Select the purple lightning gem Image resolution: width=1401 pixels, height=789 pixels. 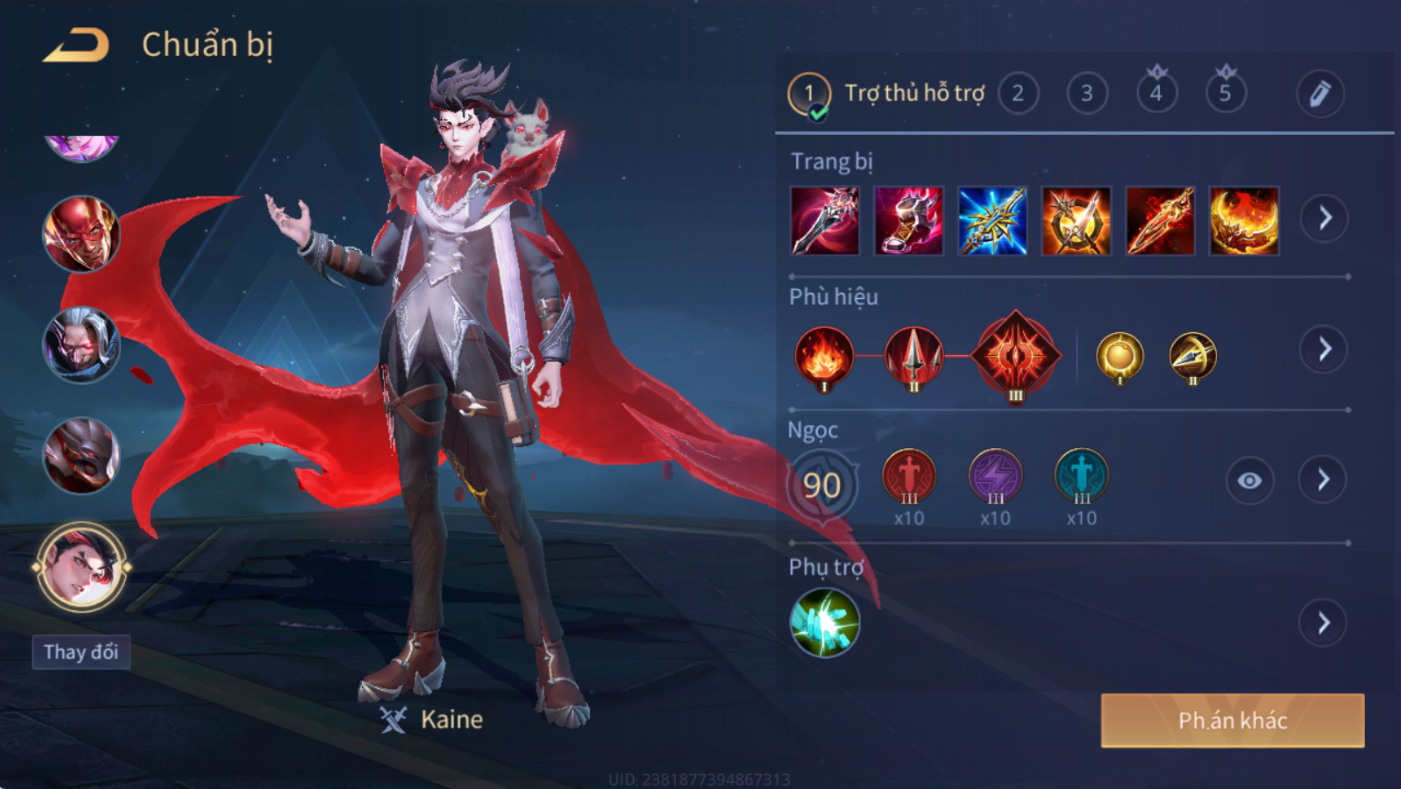point(995,476)
